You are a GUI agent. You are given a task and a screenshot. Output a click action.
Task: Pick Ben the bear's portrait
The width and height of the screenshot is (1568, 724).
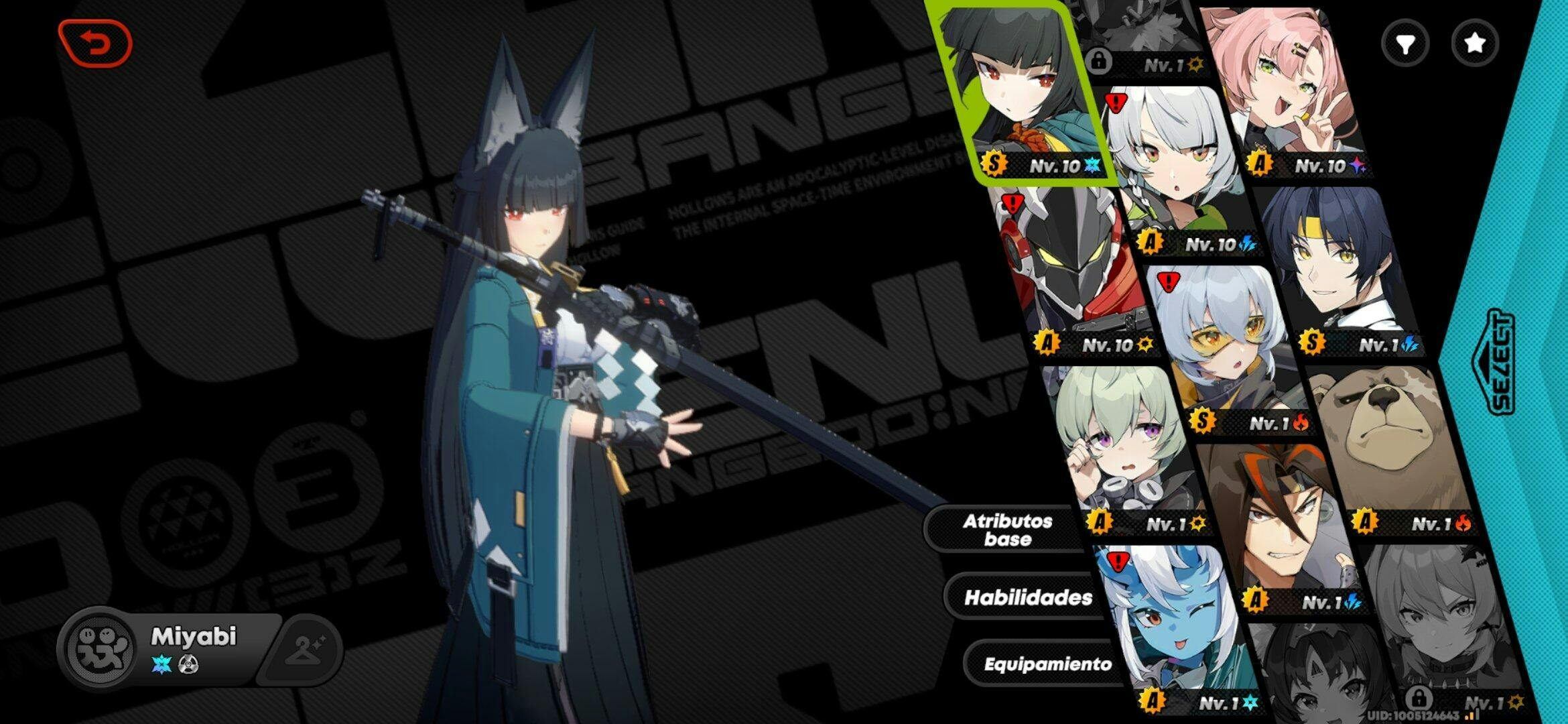click(x=1387, y=442)
